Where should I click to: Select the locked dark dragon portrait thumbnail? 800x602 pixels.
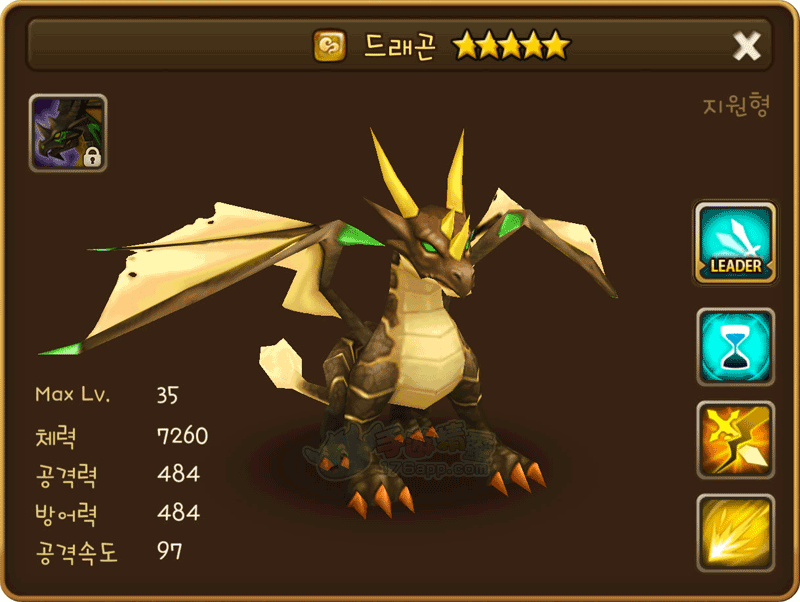pyautogui.click(x=68, y=133)
